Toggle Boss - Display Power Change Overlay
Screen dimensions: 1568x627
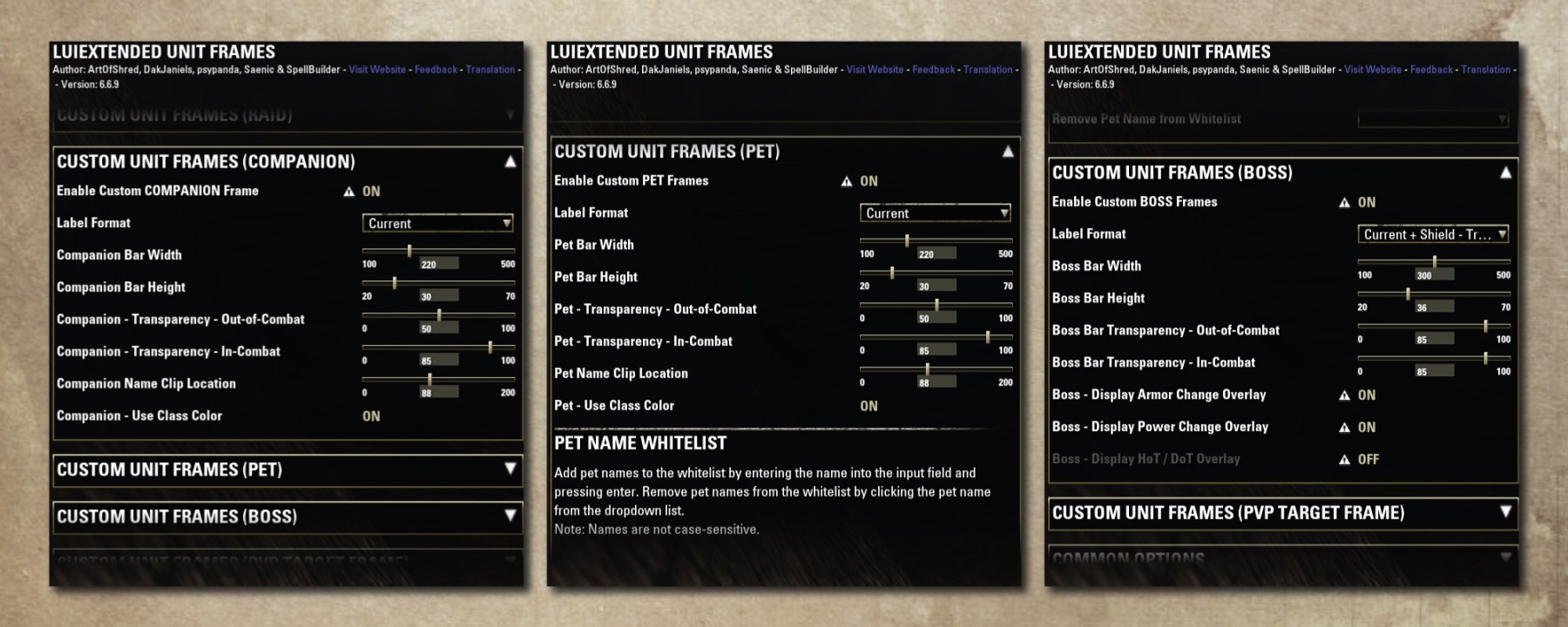1368,427
